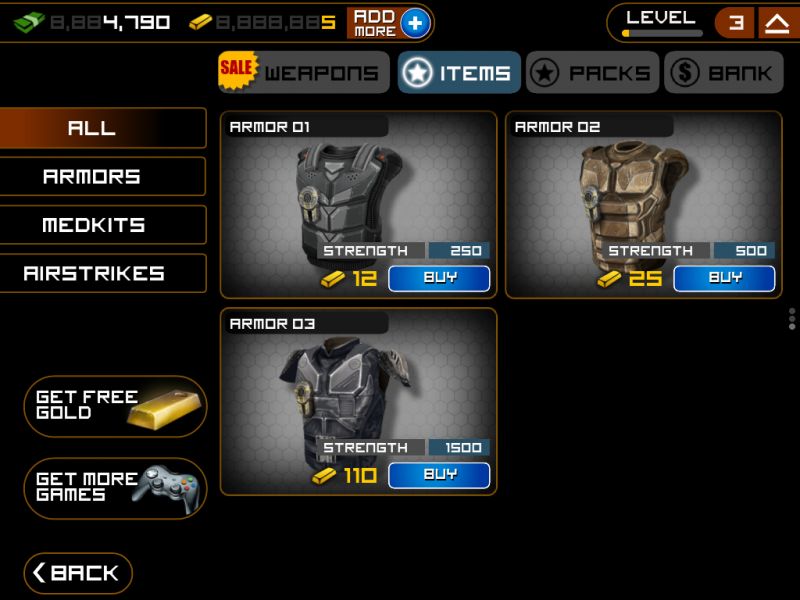Choose the Medkits category

[103, 225]
